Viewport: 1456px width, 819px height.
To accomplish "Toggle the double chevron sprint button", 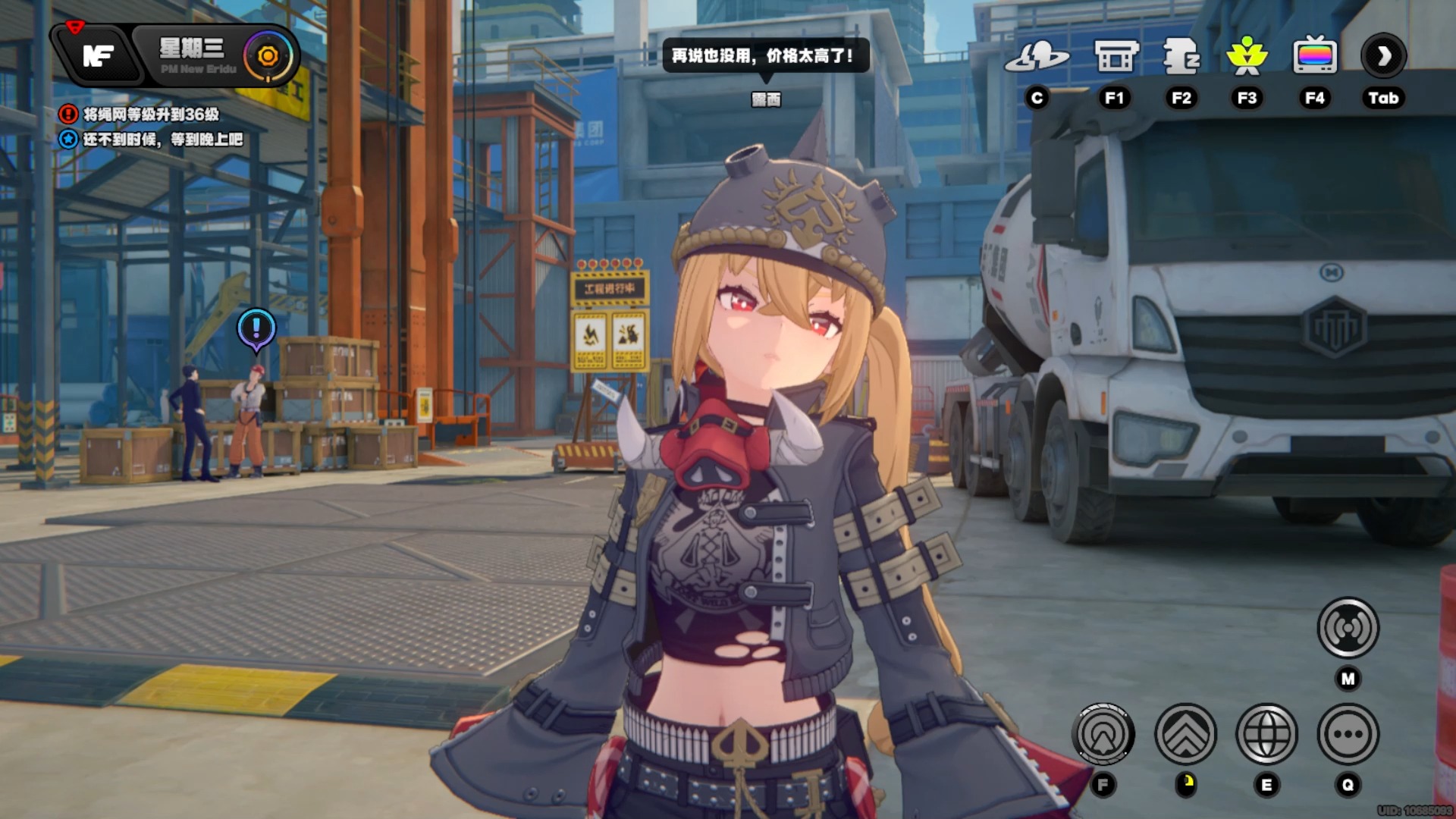I will click(x=1185, y=734).
